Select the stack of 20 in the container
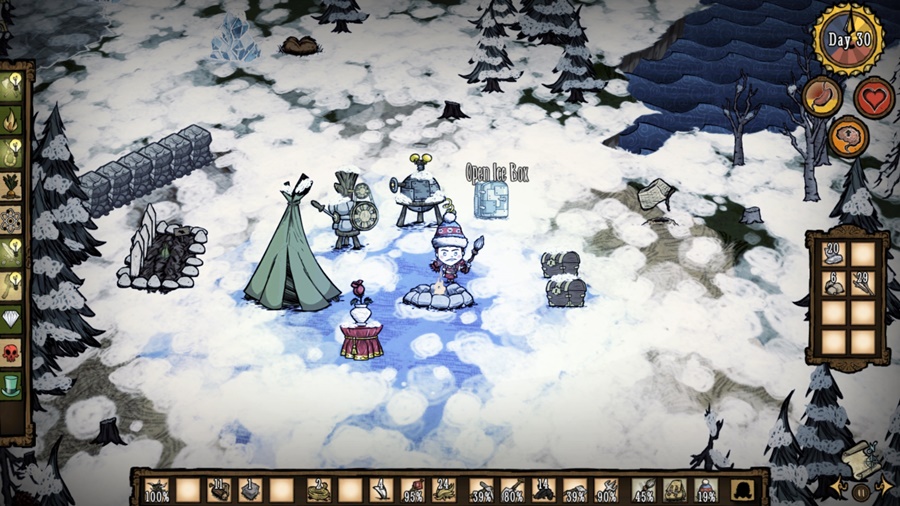900x506 pixels. click(x=832, y=253)
